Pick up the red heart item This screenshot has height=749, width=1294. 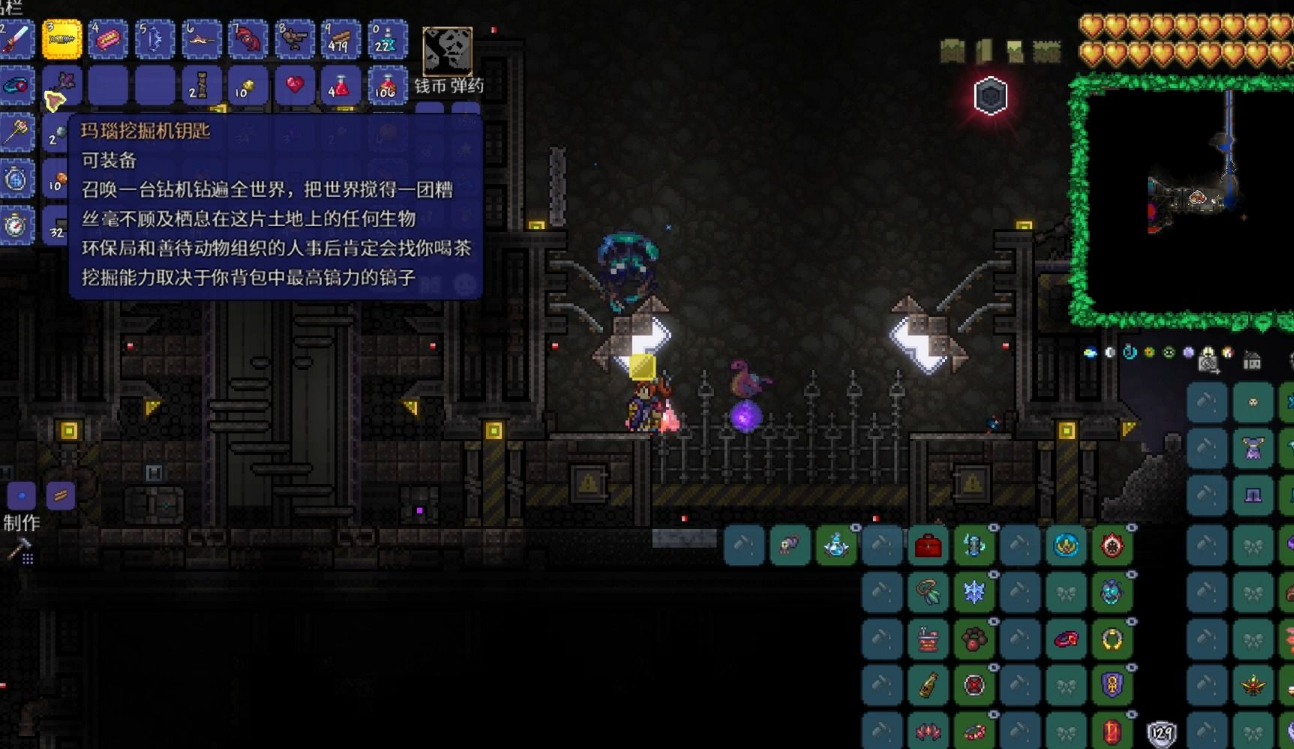click(294, 86)
